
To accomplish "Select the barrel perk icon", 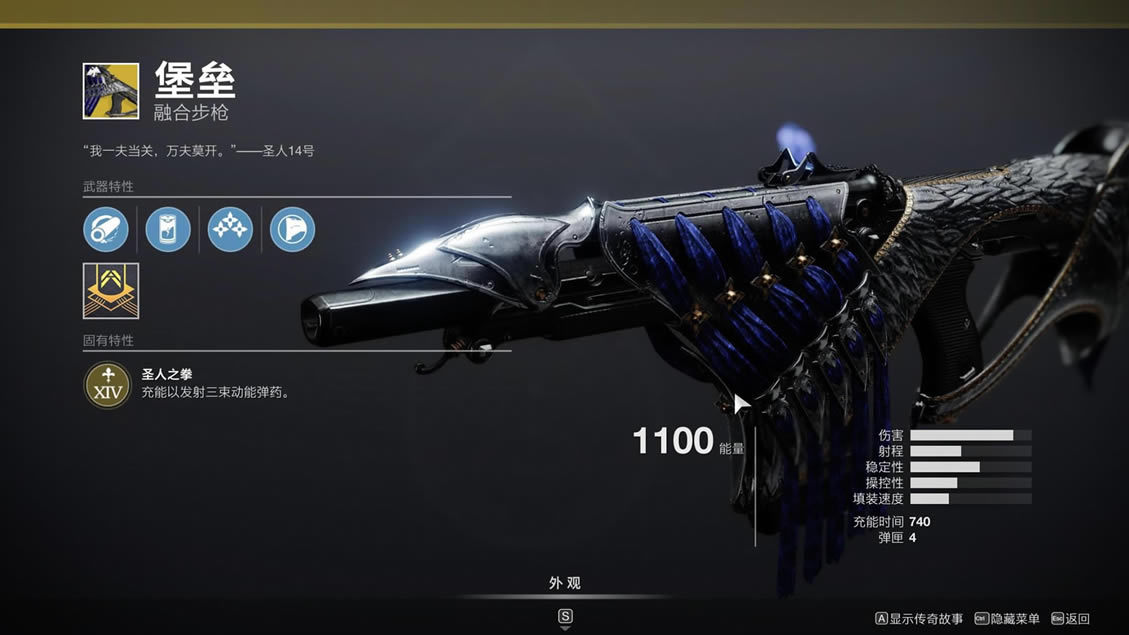I will click(106, 230).
